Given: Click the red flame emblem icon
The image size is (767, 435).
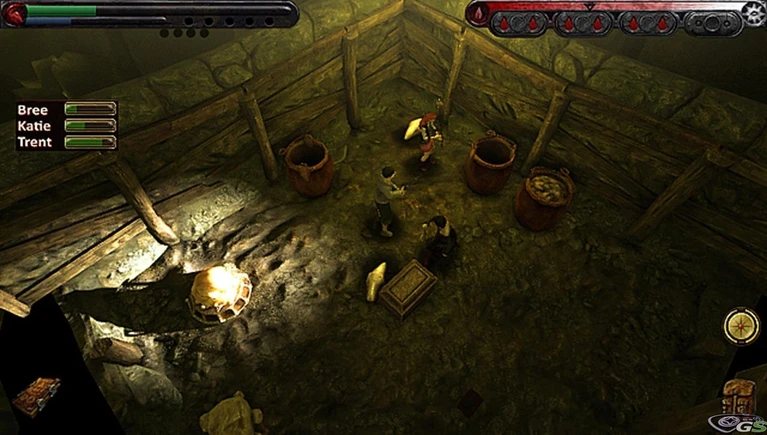Looking at the screenshot, I should pos(478,12).
